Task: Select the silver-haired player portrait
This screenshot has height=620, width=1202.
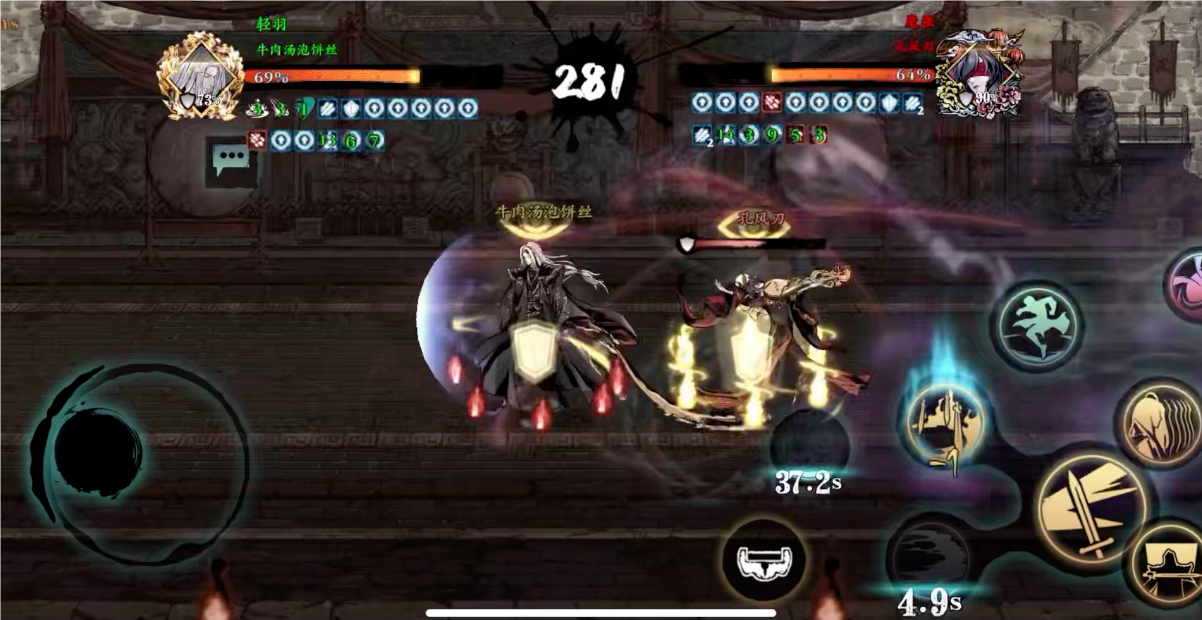Action: (x=201, y=76)
